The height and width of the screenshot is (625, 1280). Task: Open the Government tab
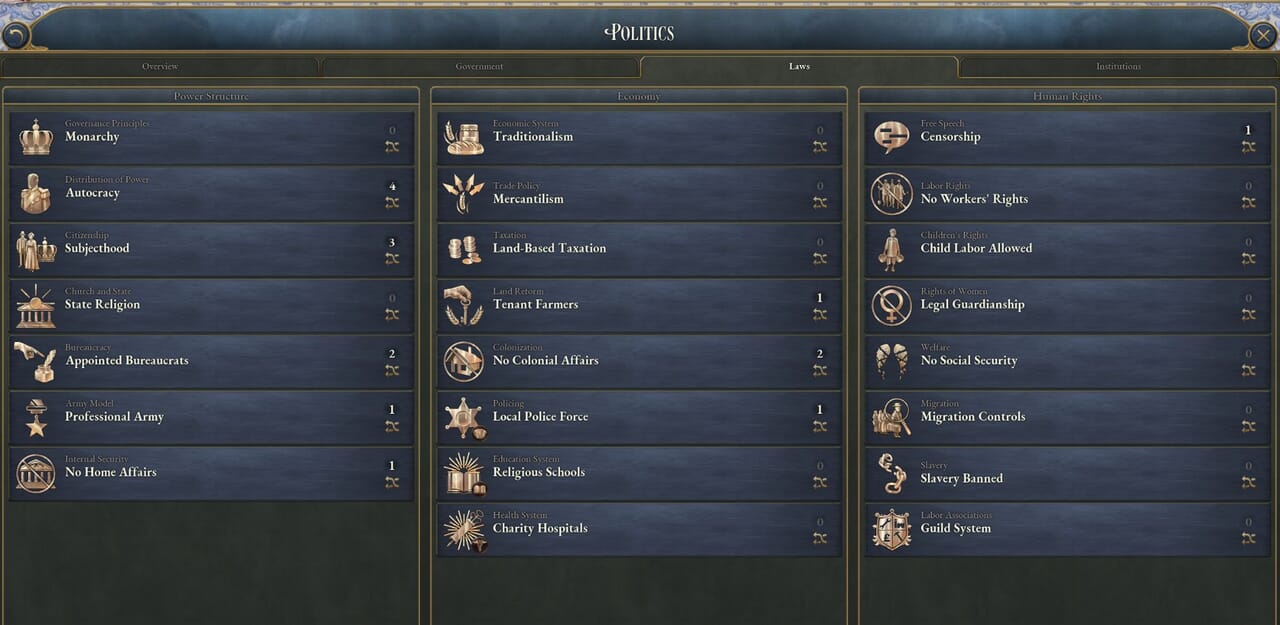tap(479, 67)
